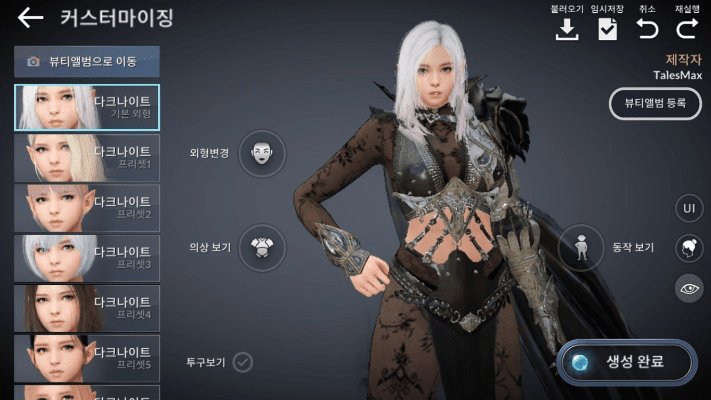The height and width of the screenshot is (400, 711).
Task: Click the 임시저장 temporary save icon
Action: (607, 29)
